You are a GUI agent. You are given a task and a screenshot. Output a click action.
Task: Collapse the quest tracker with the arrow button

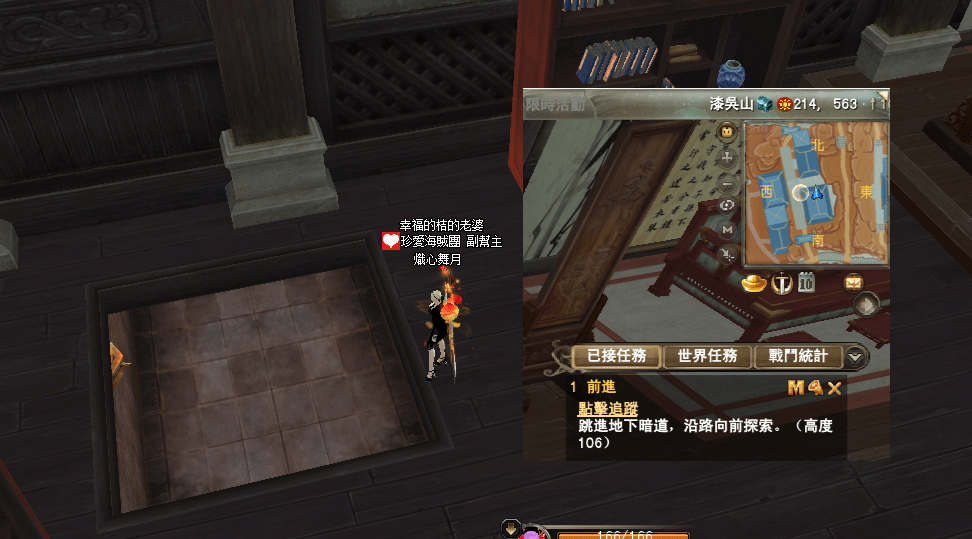tap(856, 356)
